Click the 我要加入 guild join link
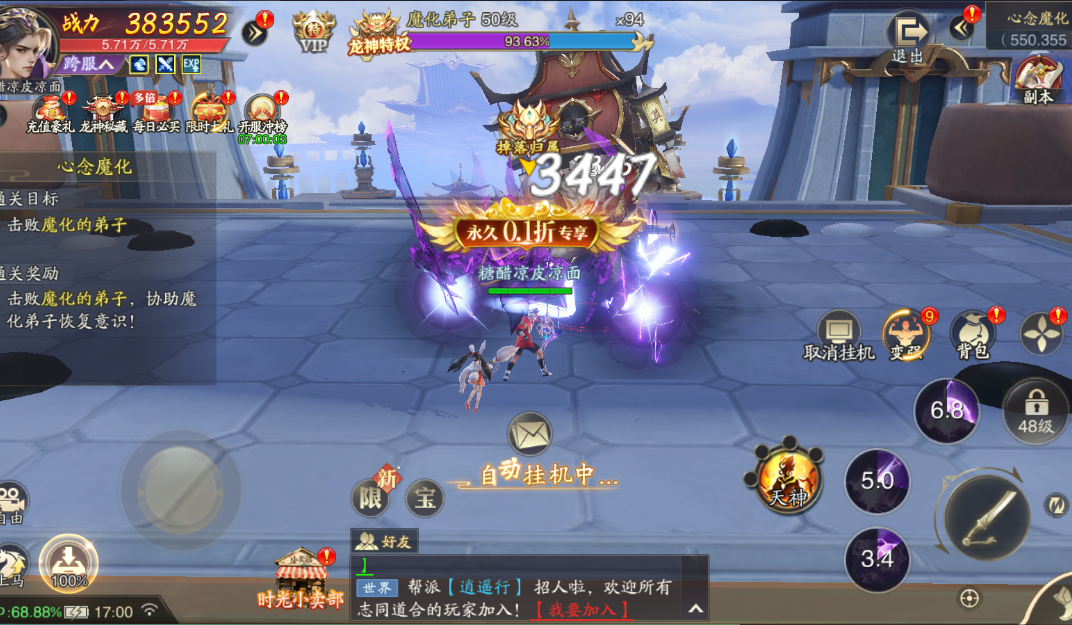The height and width of the screenshot is (625, 1072). pos(582,608)
